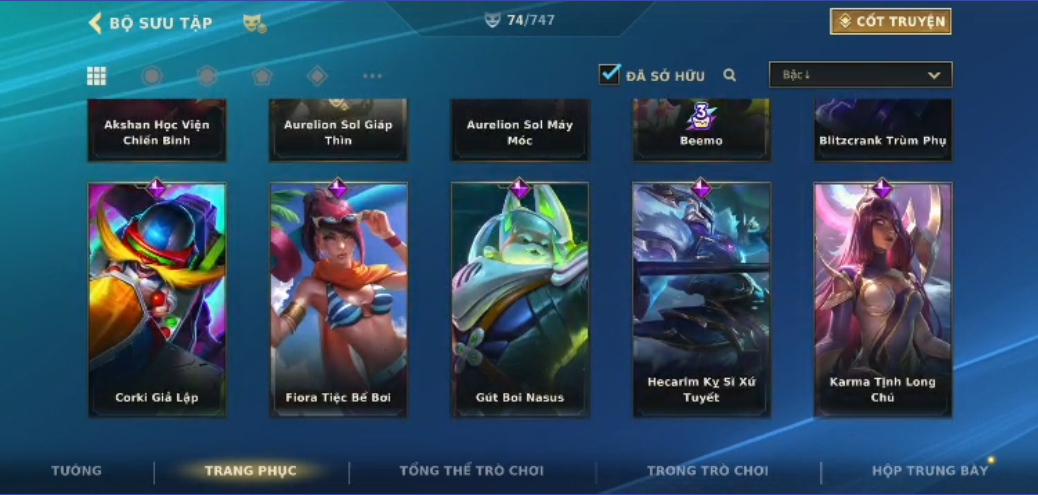Open the Cốt Truyện story button

click(890, 22)
